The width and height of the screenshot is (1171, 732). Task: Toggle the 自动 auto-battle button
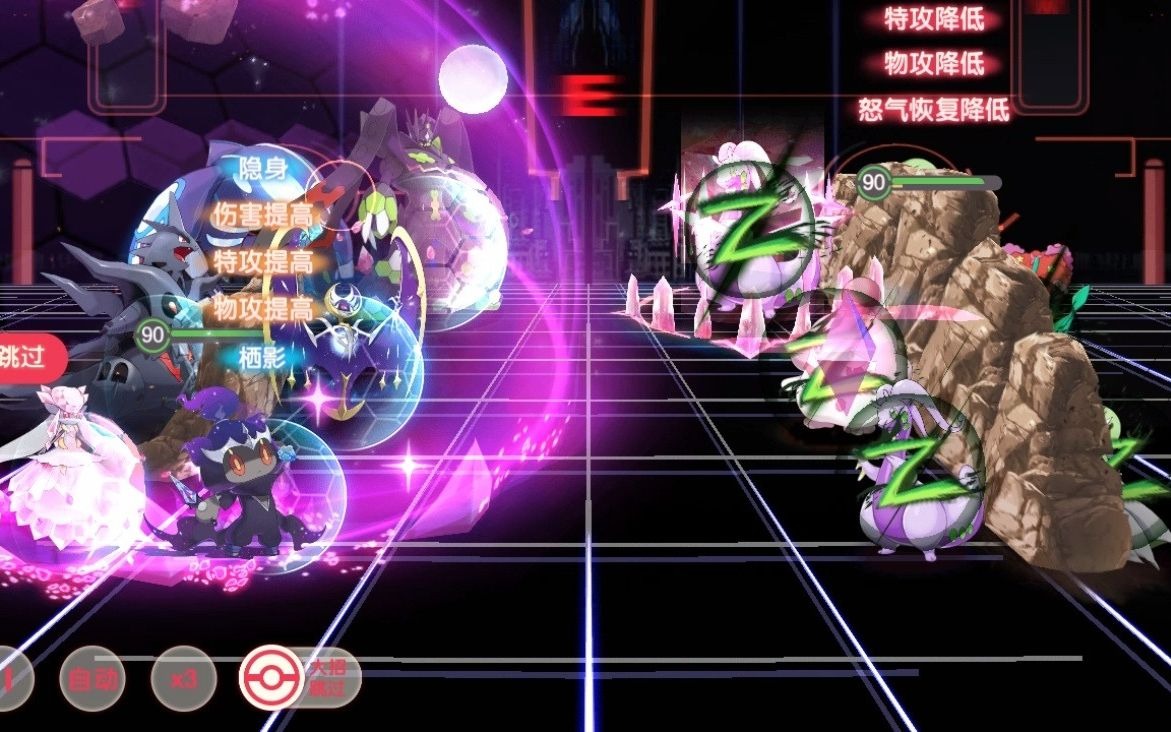pos(92,680)
